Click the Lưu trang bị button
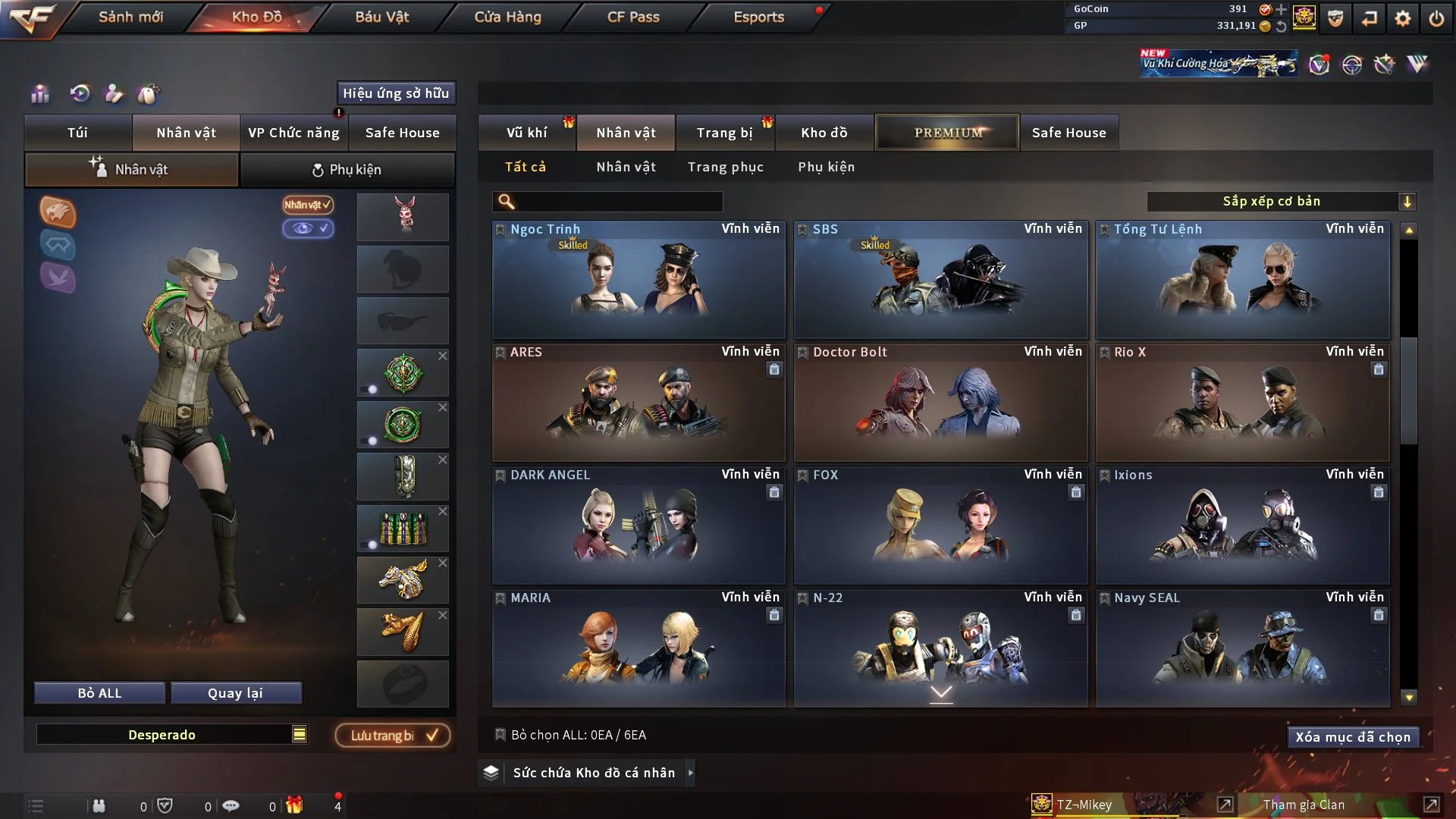1456x819 pixels. pyautogui.click(x=392, y=735)
